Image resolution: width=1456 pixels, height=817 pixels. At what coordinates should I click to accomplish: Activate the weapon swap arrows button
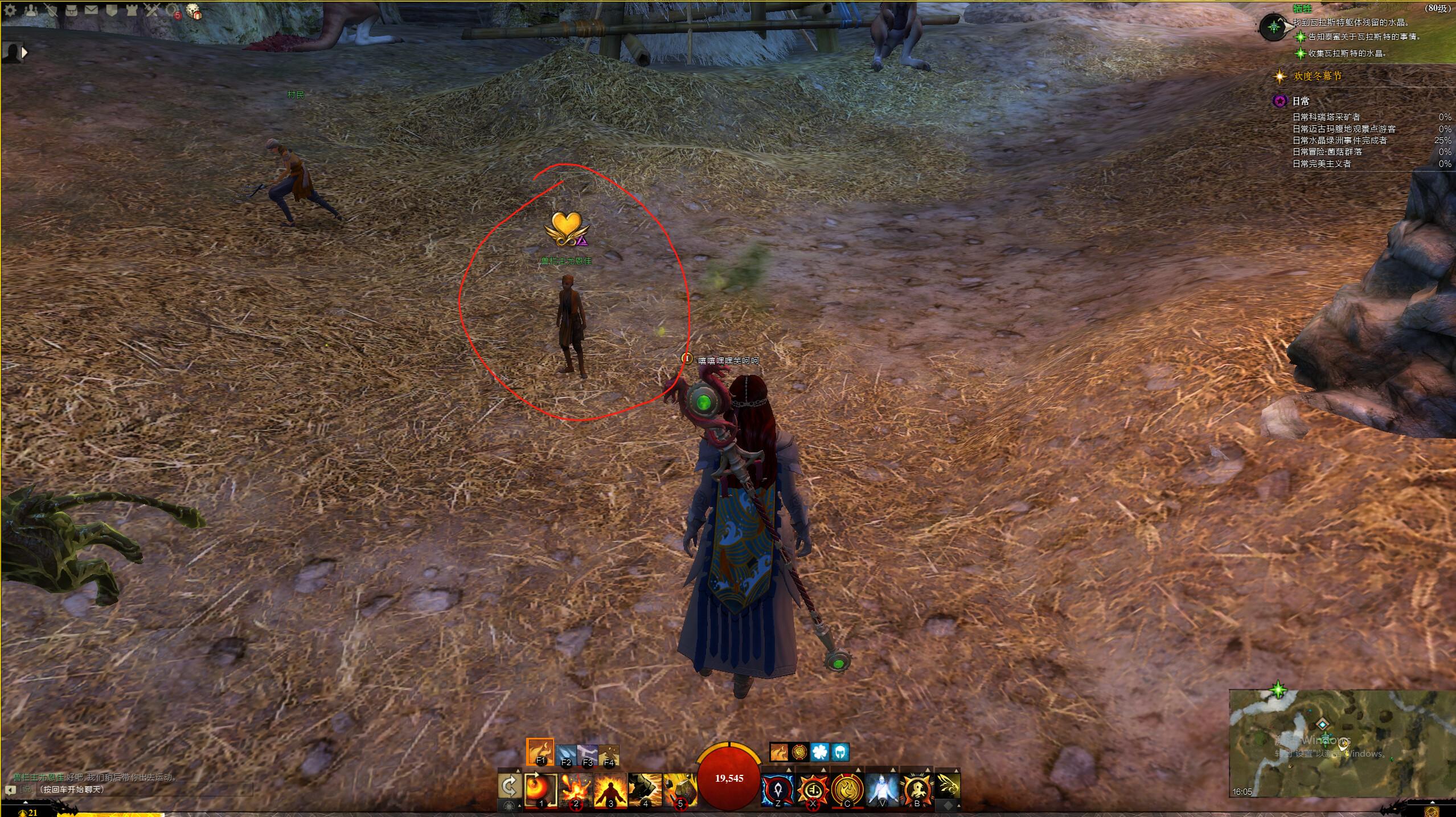click(509, 786)
